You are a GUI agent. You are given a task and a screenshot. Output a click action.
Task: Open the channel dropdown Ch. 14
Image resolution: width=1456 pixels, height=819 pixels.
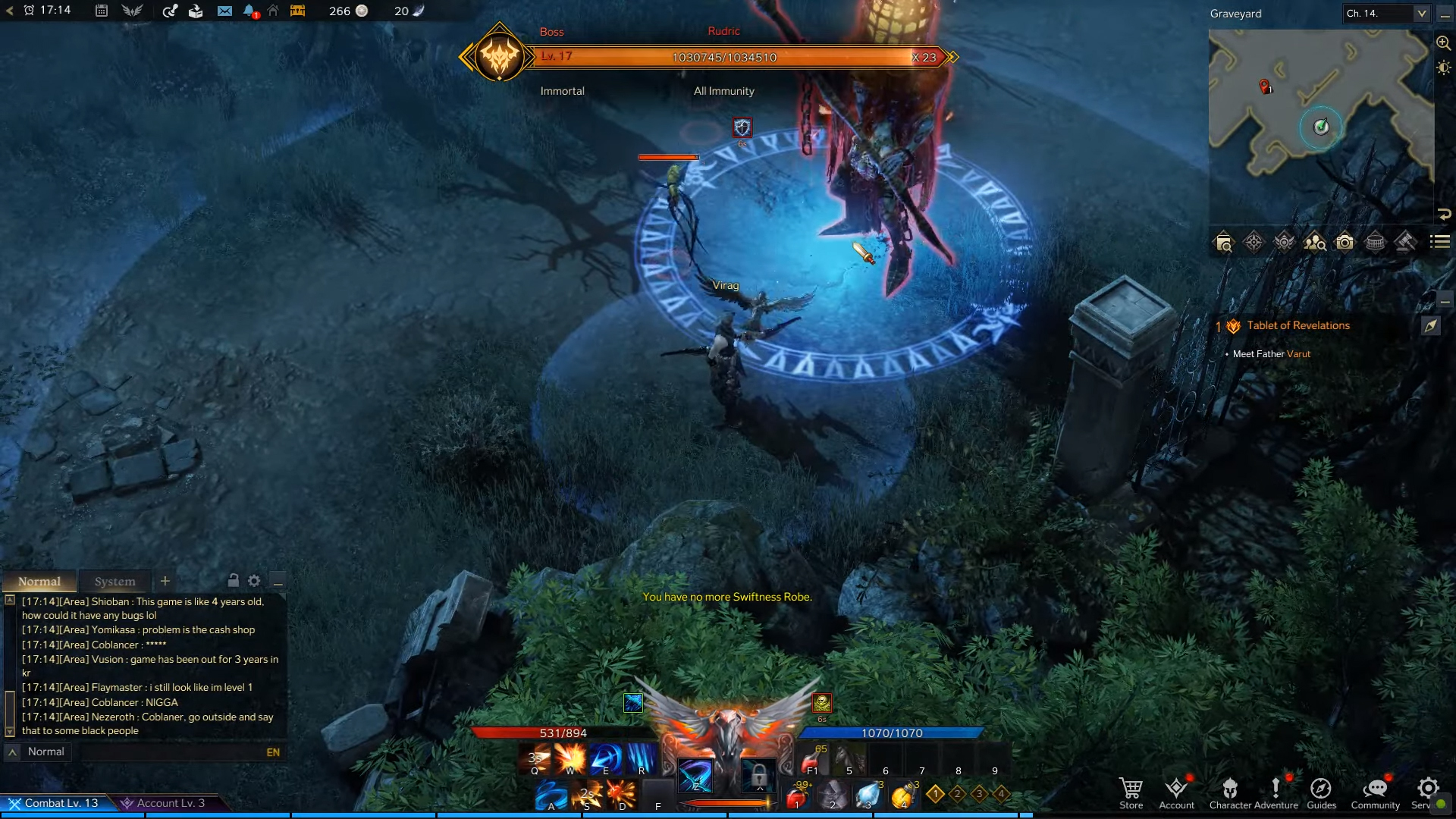1386,14
